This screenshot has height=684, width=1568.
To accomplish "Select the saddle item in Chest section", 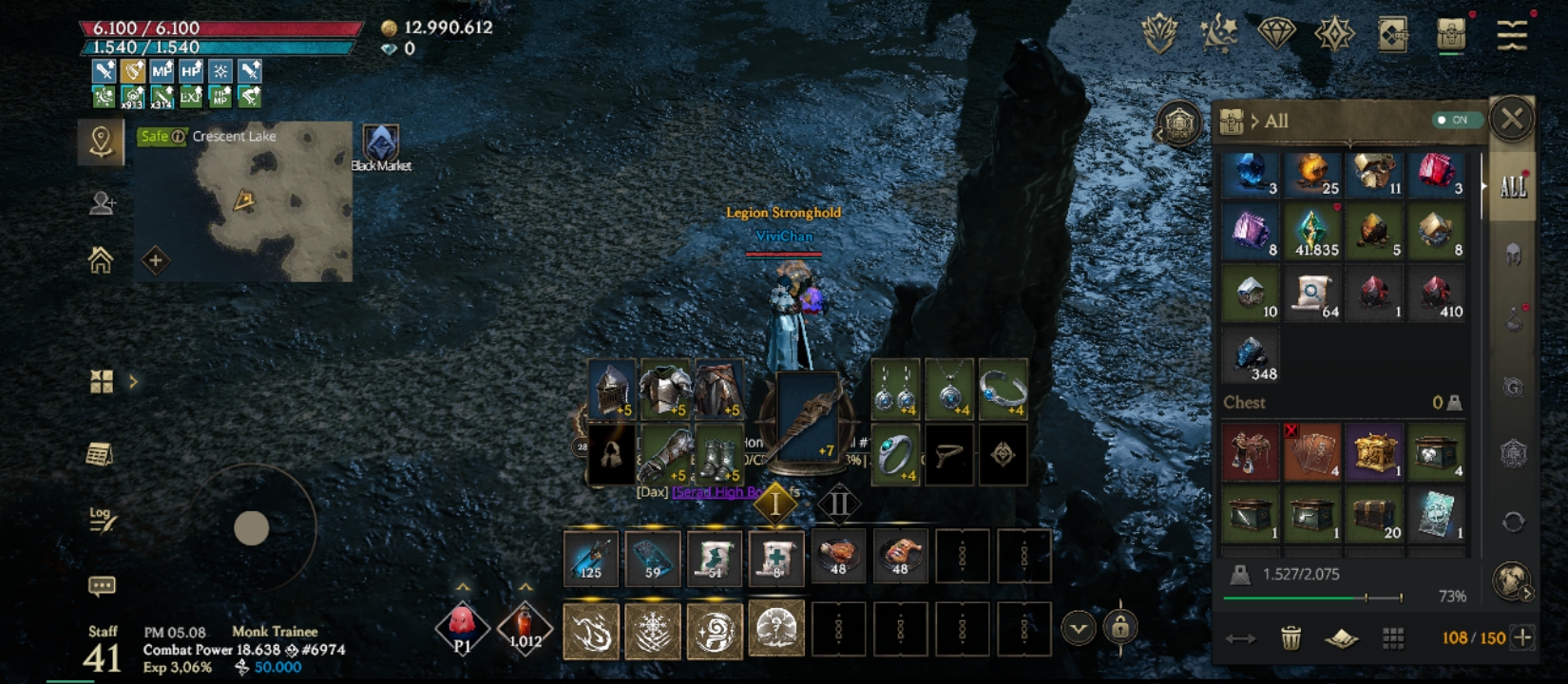I will pyautogui.click(x=1250, y=450).
